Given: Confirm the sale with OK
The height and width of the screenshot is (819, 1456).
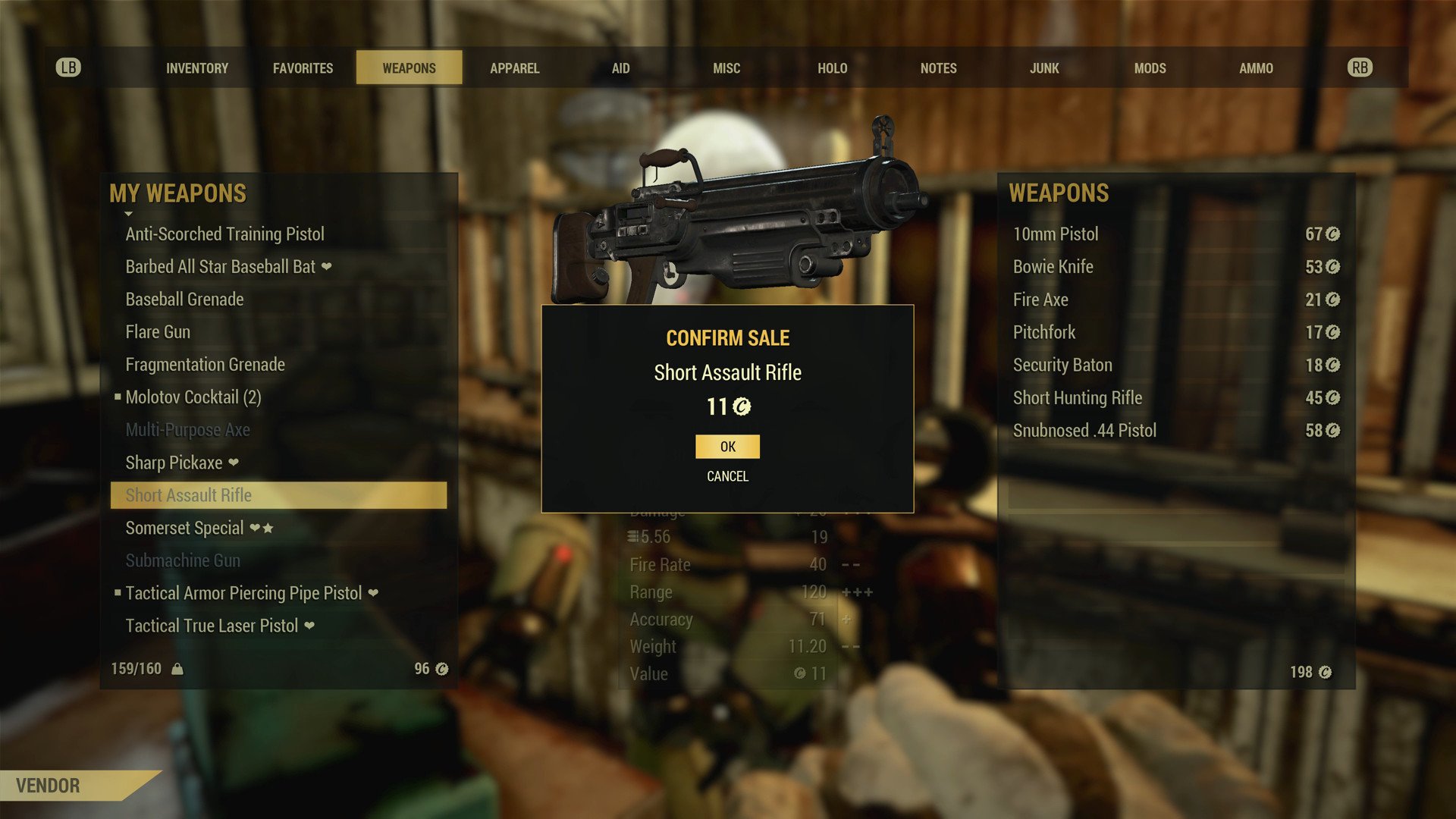Looking at the screenshot, I should [727, 447].
